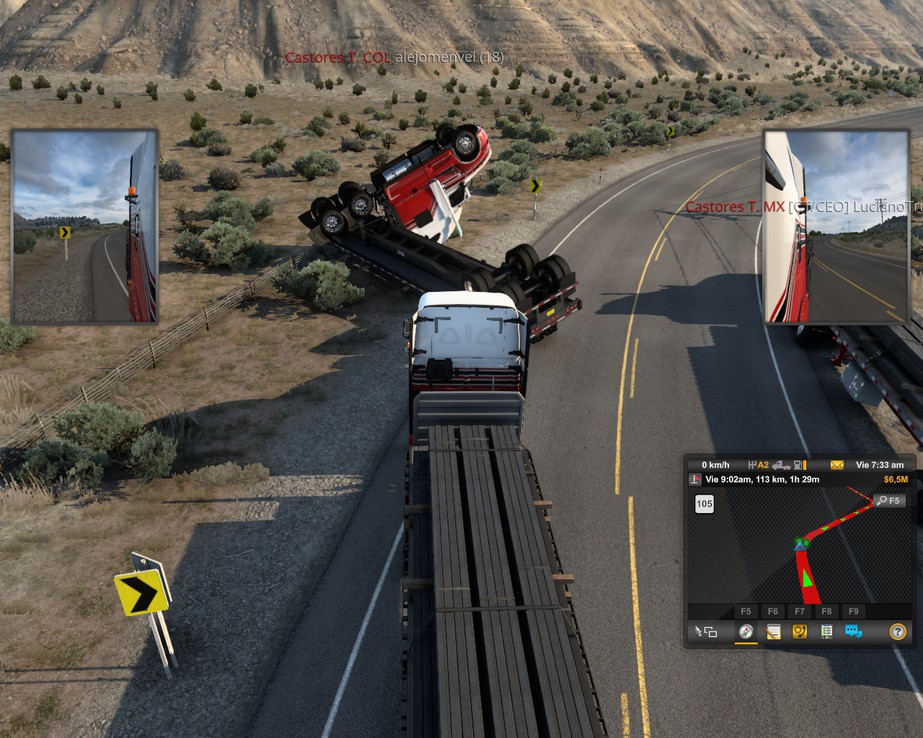Switch to the current job notepad tab
The height and width of the screenshot is (738, 923).
click(x=773, y=631)
